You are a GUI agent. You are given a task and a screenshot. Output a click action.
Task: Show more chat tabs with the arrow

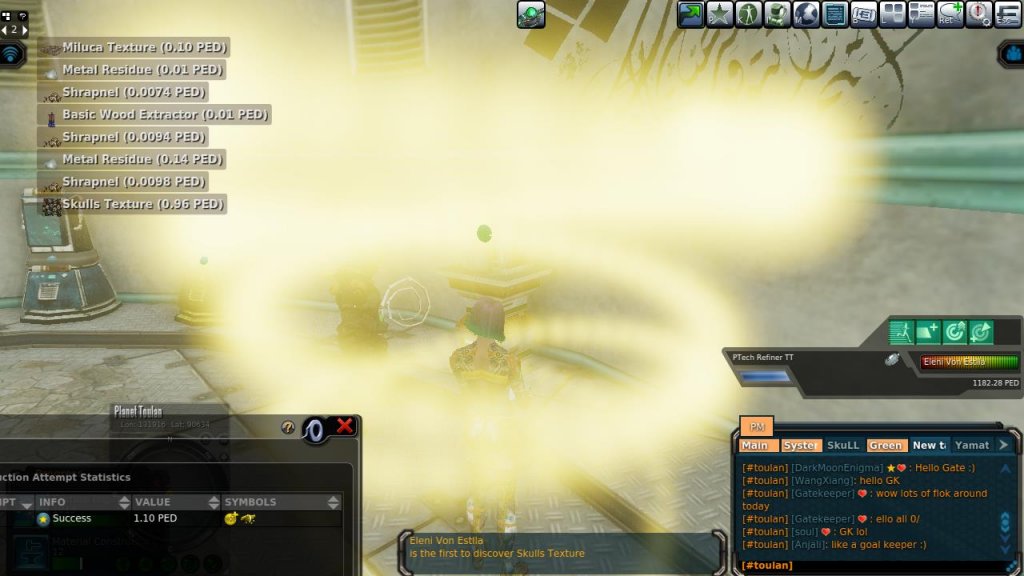[x=1004, y=445]
